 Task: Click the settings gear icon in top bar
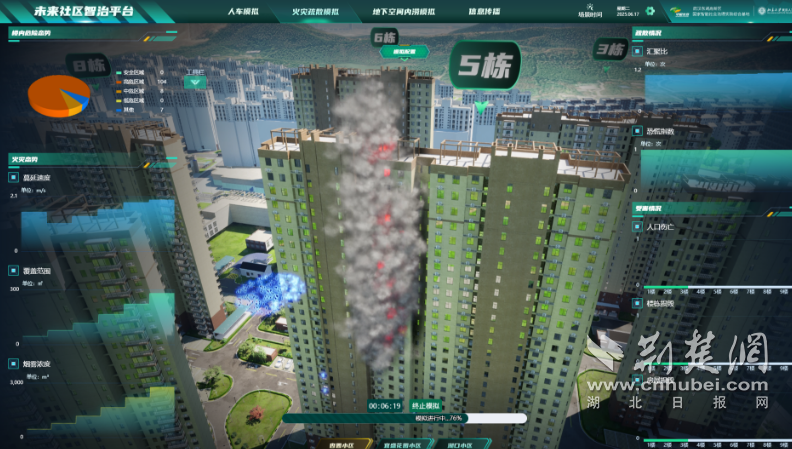(648, 12)
